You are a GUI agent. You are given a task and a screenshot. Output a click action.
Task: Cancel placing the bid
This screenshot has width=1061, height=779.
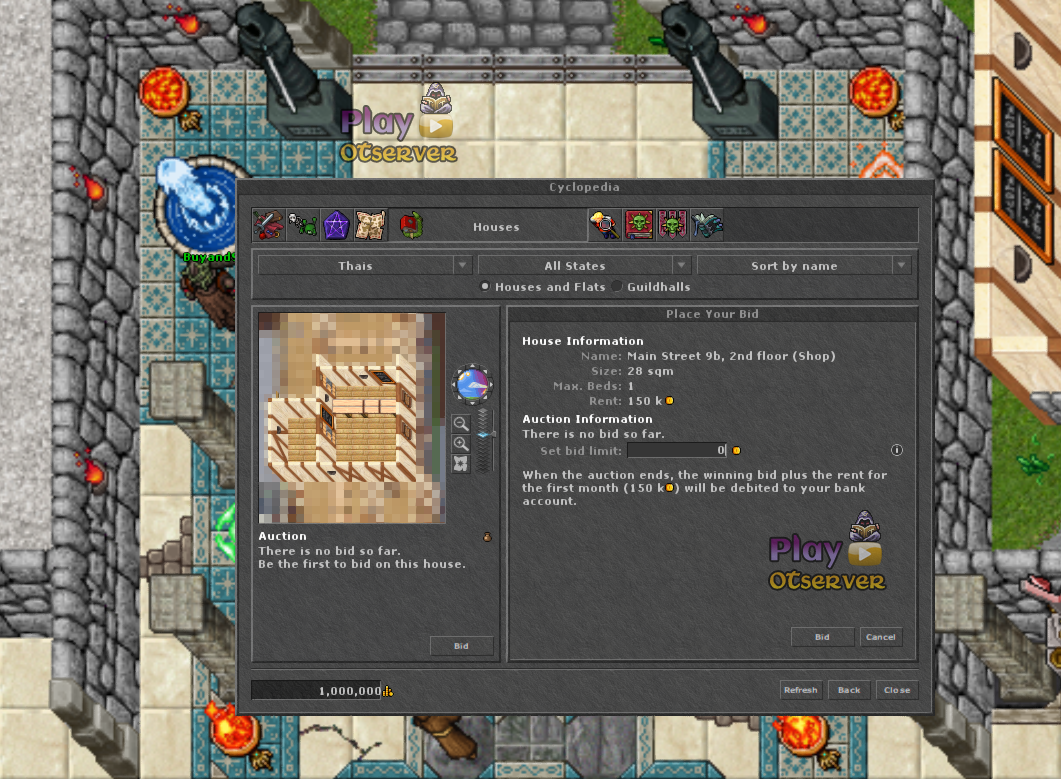tap(880, 637)
